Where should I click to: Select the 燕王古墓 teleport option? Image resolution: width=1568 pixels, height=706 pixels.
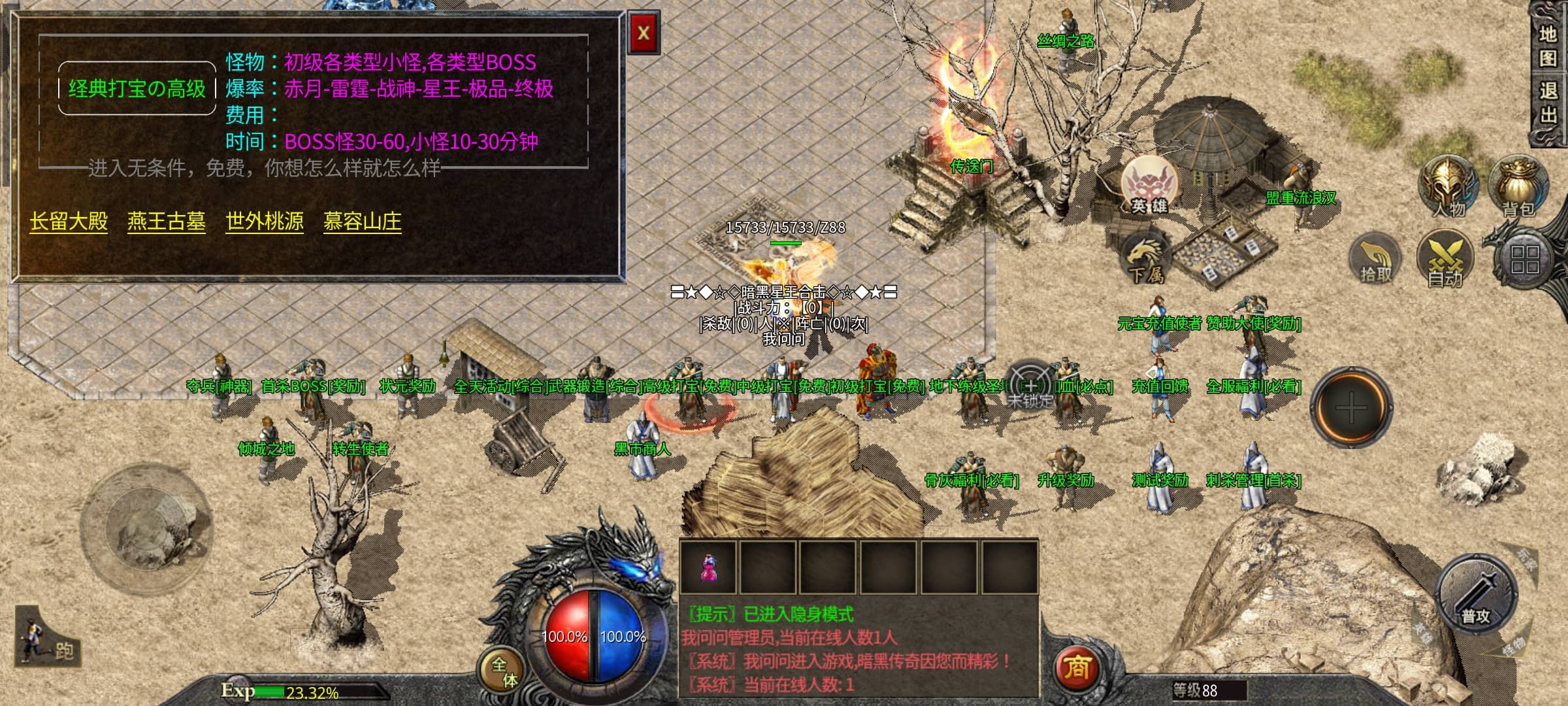(167, 222)
